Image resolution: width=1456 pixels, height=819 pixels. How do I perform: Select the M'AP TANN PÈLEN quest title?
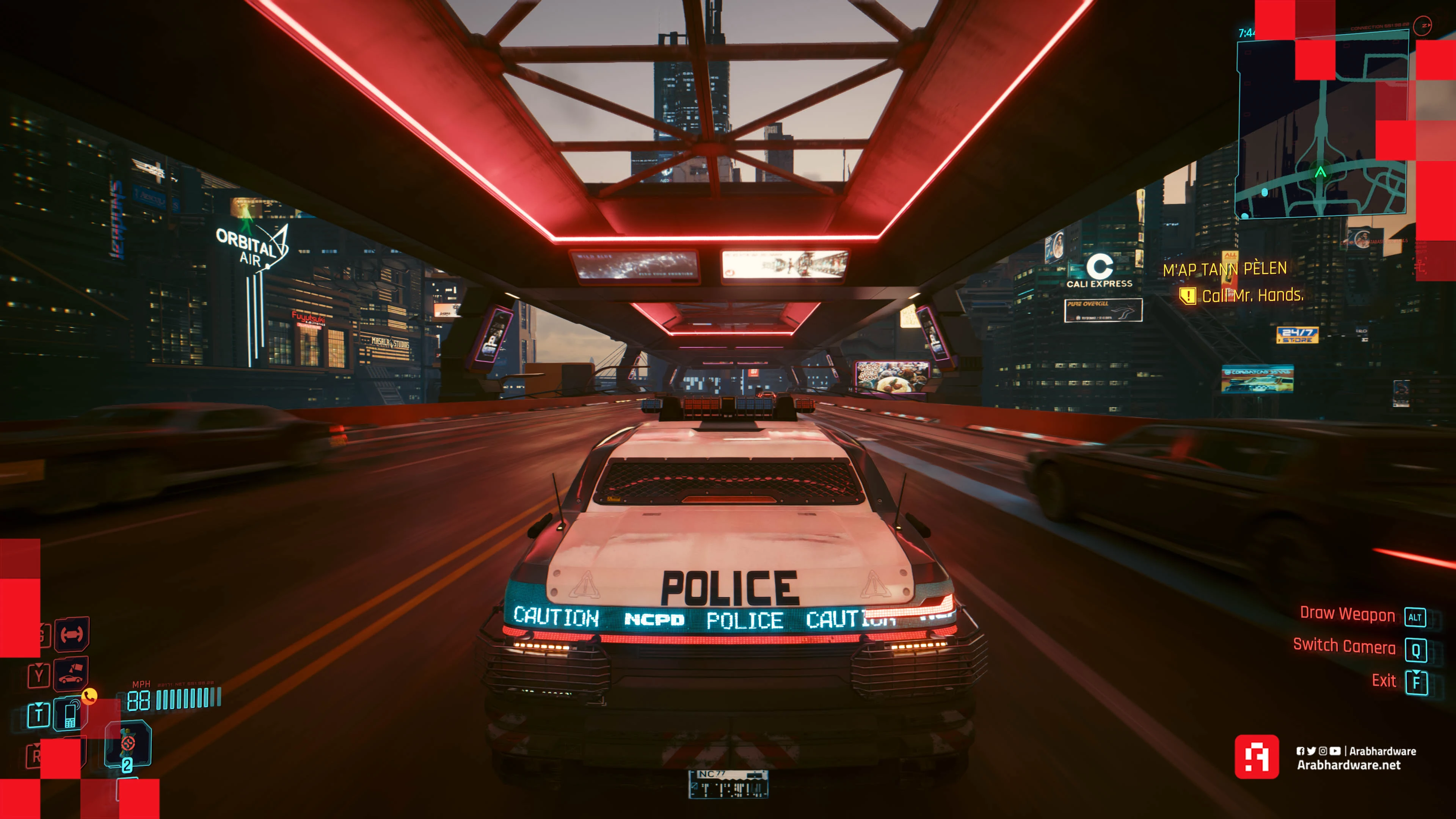click(1225, 269)
